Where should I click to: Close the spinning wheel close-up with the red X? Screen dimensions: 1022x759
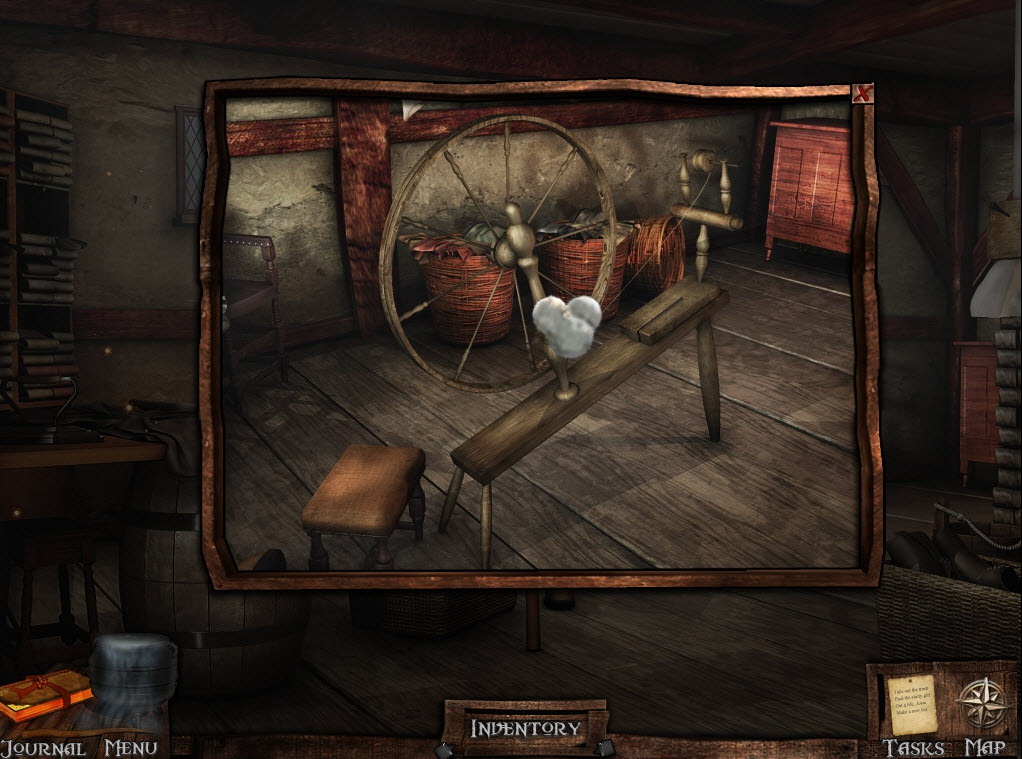[x=862, y=94]
